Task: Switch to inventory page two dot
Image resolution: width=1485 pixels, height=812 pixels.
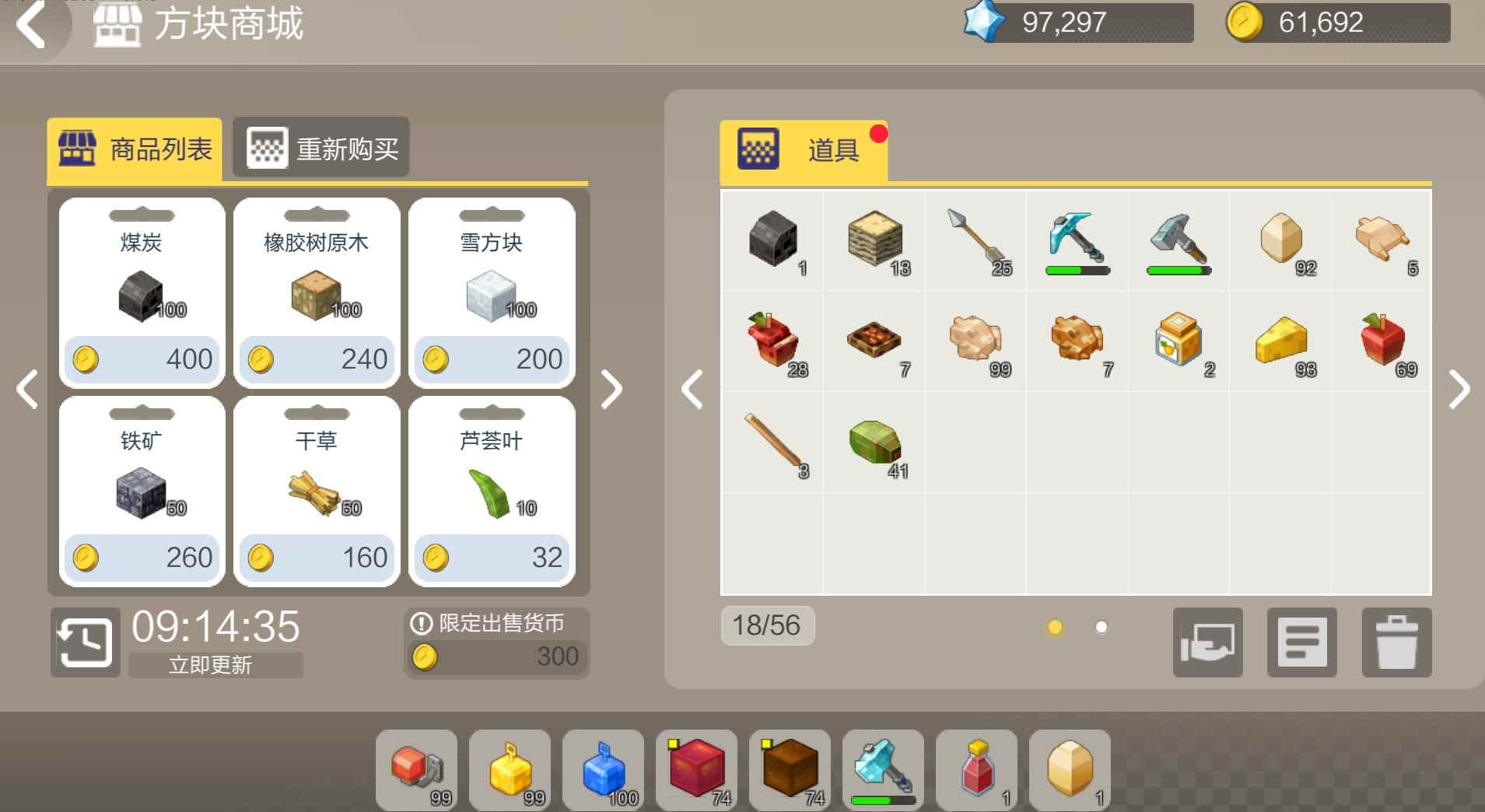Action: pos(1101,627)
